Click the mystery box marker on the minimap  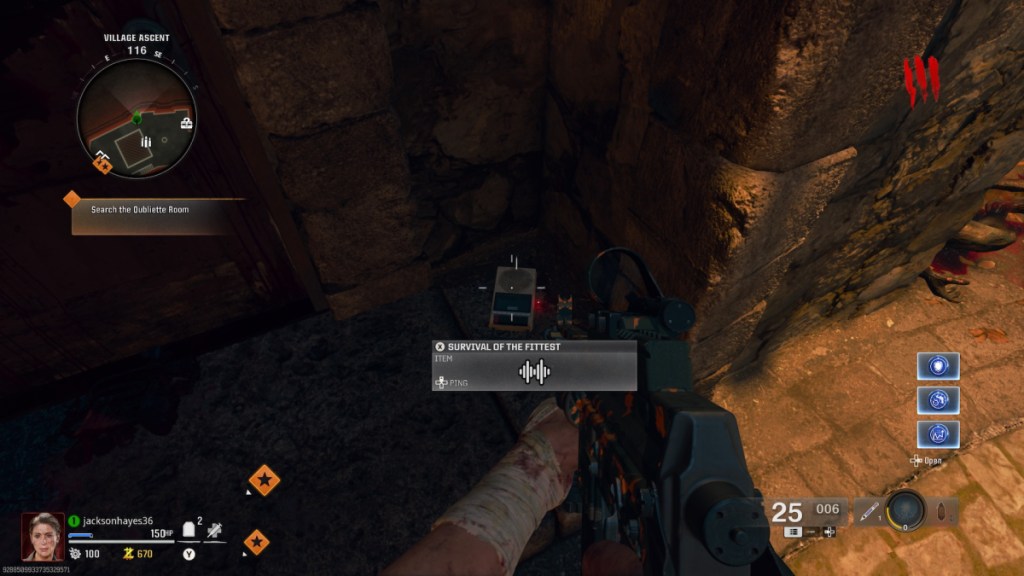[186, 124]
